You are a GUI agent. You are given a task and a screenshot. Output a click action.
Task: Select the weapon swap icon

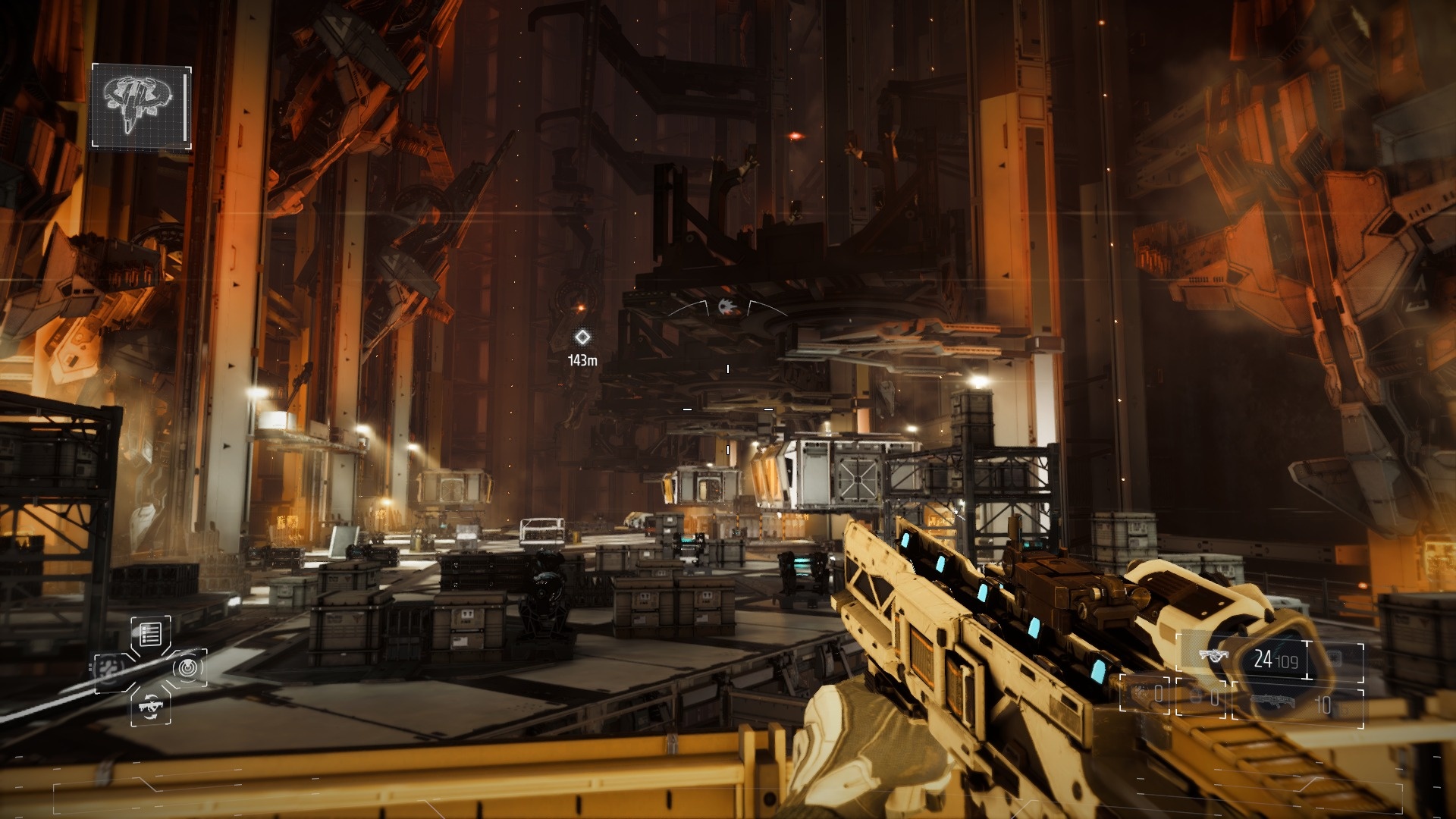(x=150, y=706)
